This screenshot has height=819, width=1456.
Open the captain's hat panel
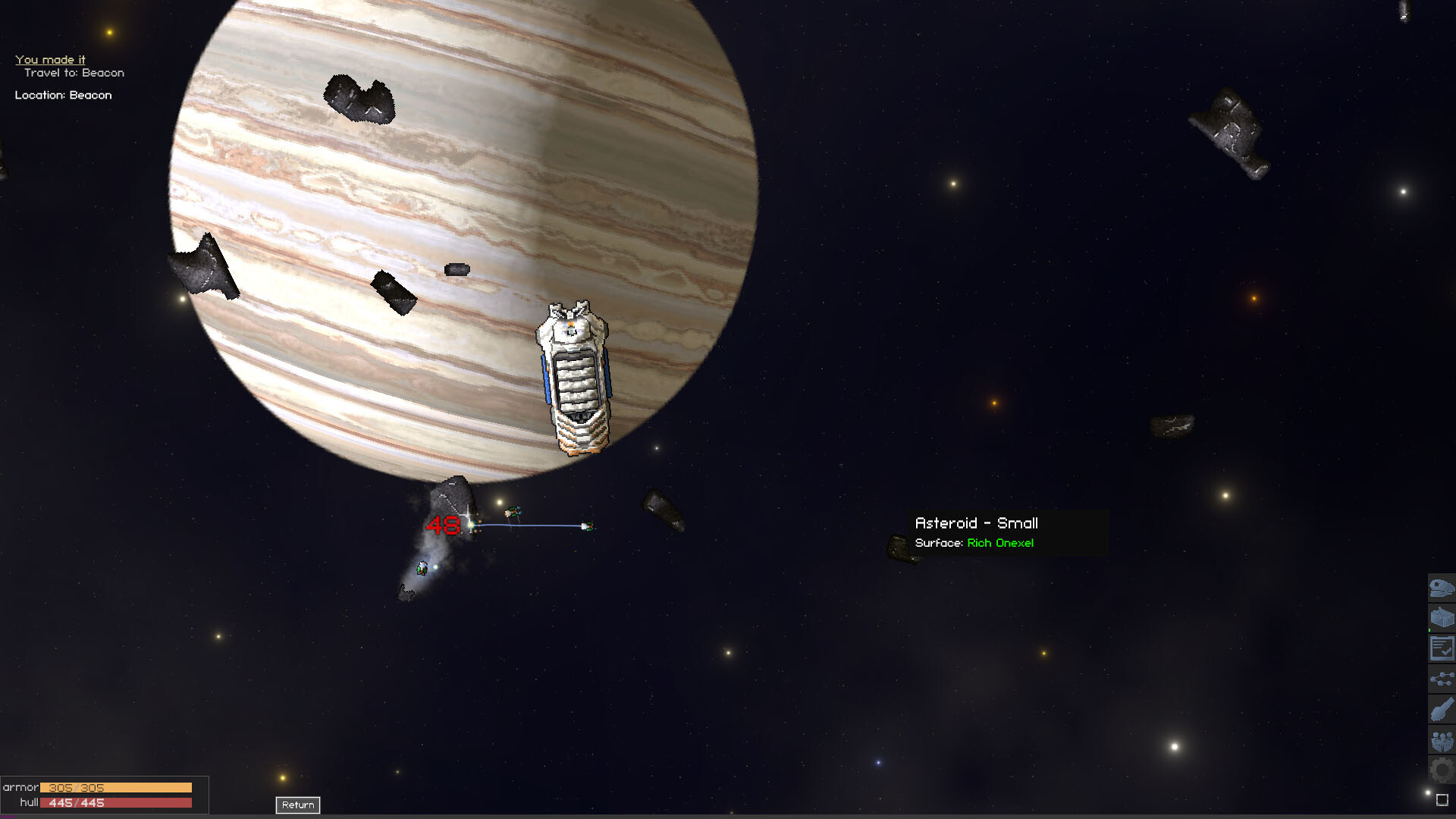[1441, 588]
